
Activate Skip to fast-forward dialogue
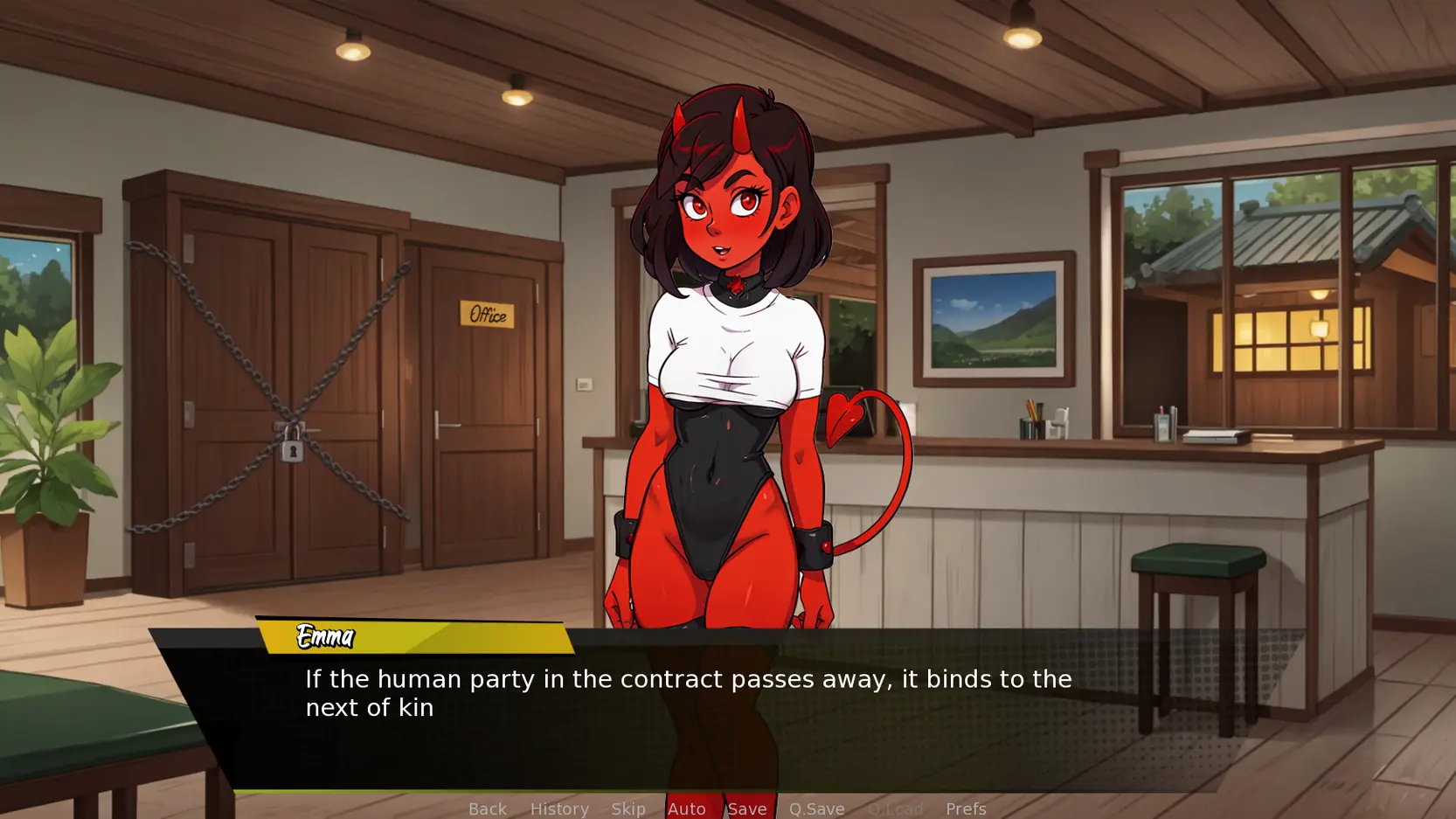(x=628, y=809)
